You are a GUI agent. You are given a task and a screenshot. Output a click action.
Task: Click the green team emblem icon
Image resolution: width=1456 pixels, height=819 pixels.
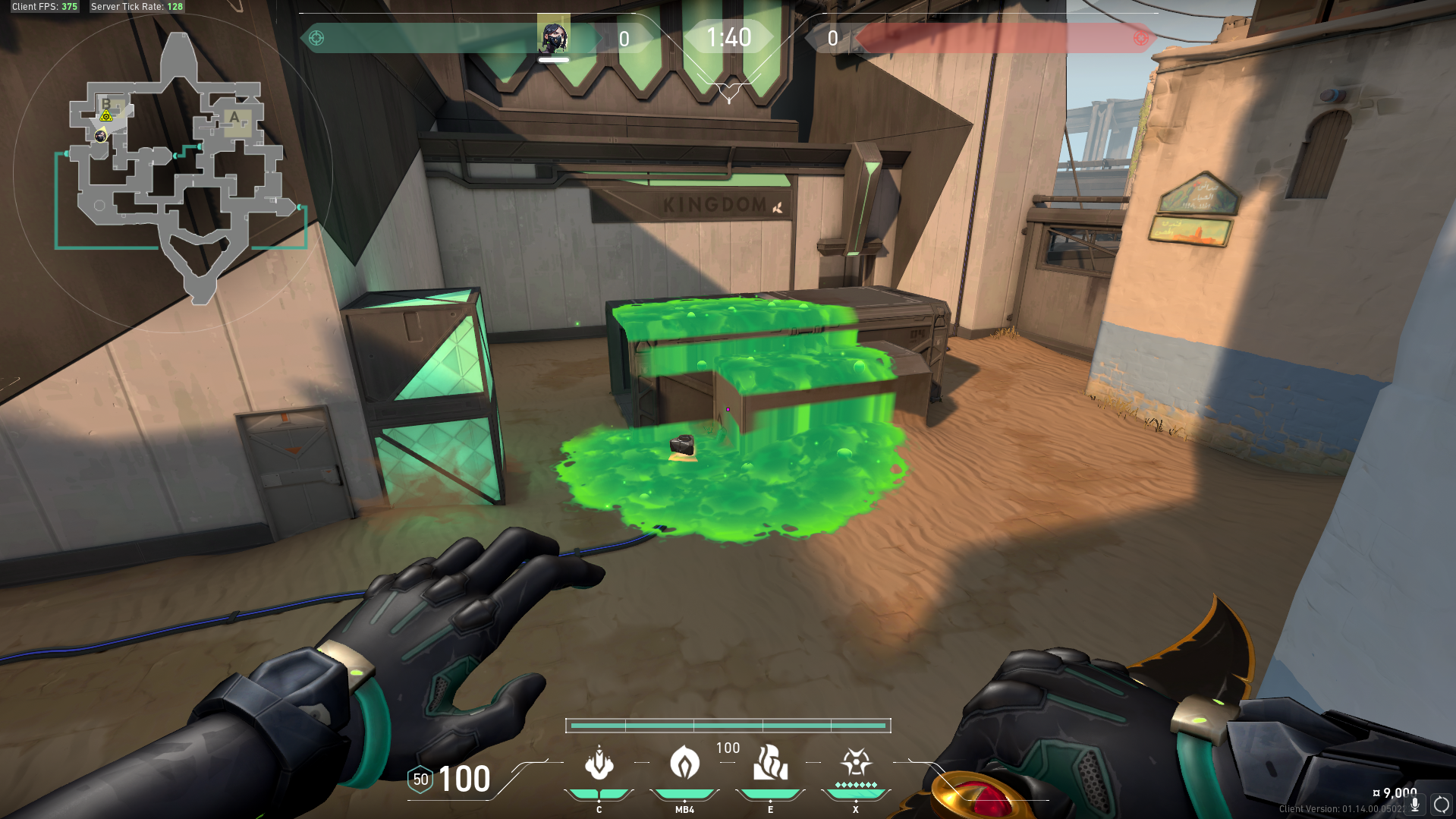tap(316, 38)
